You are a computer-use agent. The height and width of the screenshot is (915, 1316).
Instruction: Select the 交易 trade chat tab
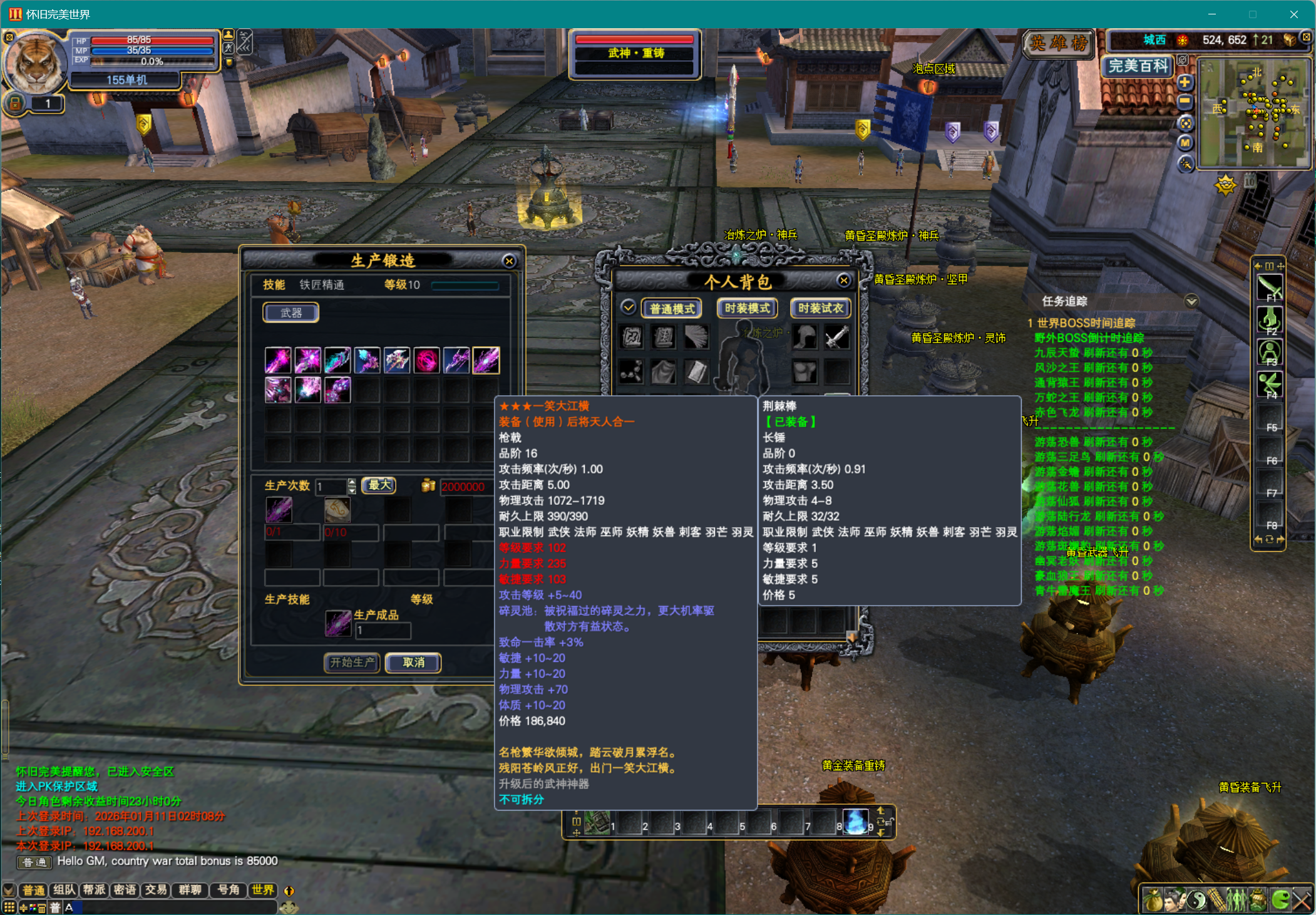click(x=156, y=890)
